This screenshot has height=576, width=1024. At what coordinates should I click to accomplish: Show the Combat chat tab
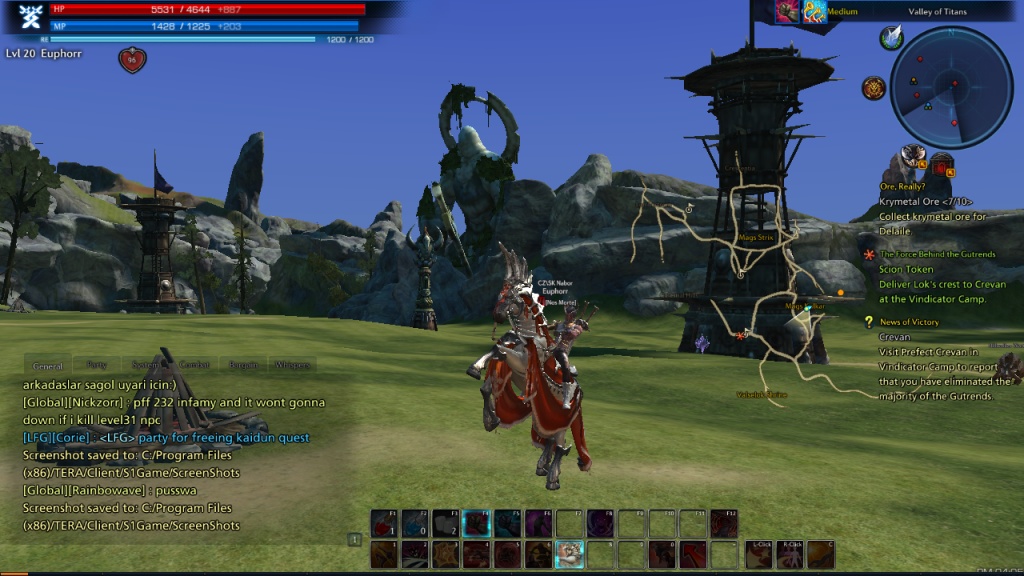pos(194,366)
